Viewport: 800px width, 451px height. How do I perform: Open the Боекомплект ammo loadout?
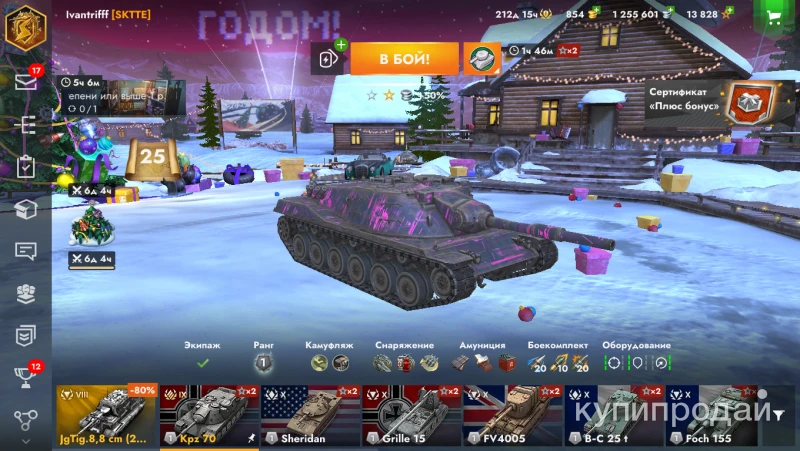coord(558,362)
